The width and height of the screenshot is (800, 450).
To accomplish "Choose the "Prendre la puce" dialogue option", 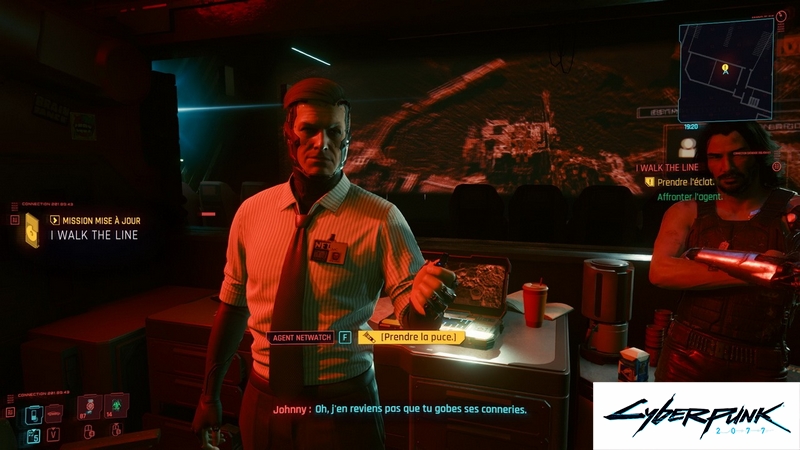I will pos(418,337).
